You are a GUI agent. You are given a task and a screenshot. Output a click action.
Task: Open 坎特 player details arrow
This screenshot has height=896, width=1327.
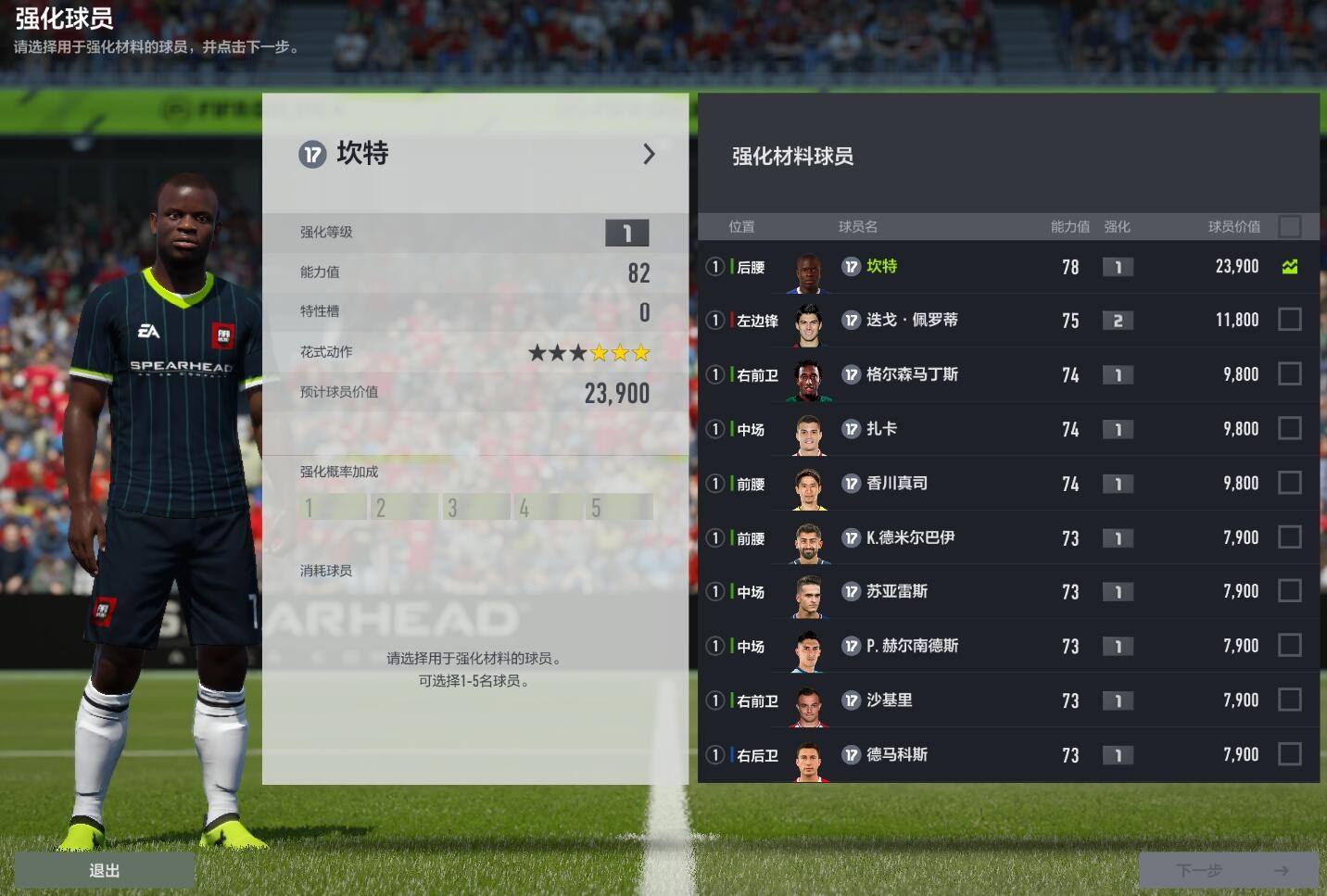click(x=649, y=154)
